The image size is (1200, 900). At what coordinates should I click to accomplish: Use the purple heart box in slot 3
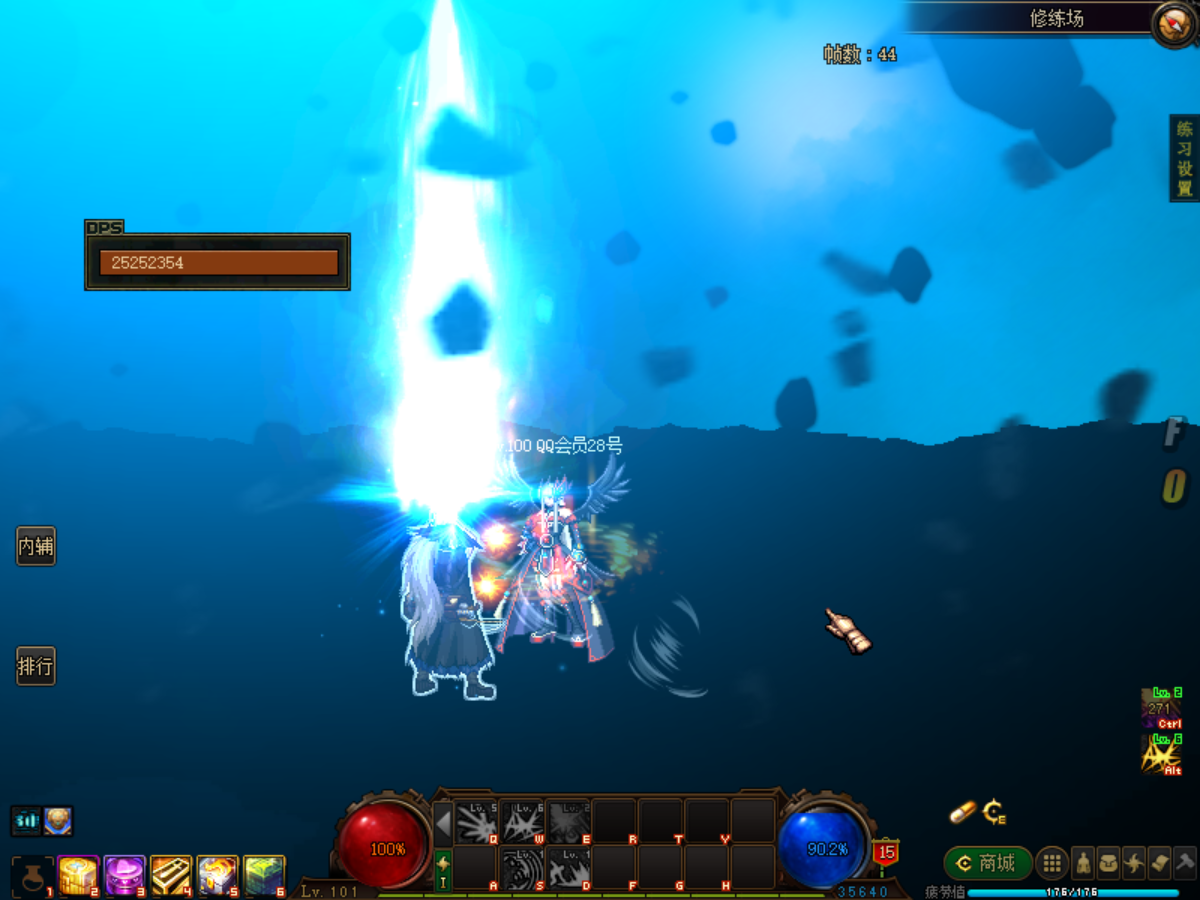tap(125, 876)
